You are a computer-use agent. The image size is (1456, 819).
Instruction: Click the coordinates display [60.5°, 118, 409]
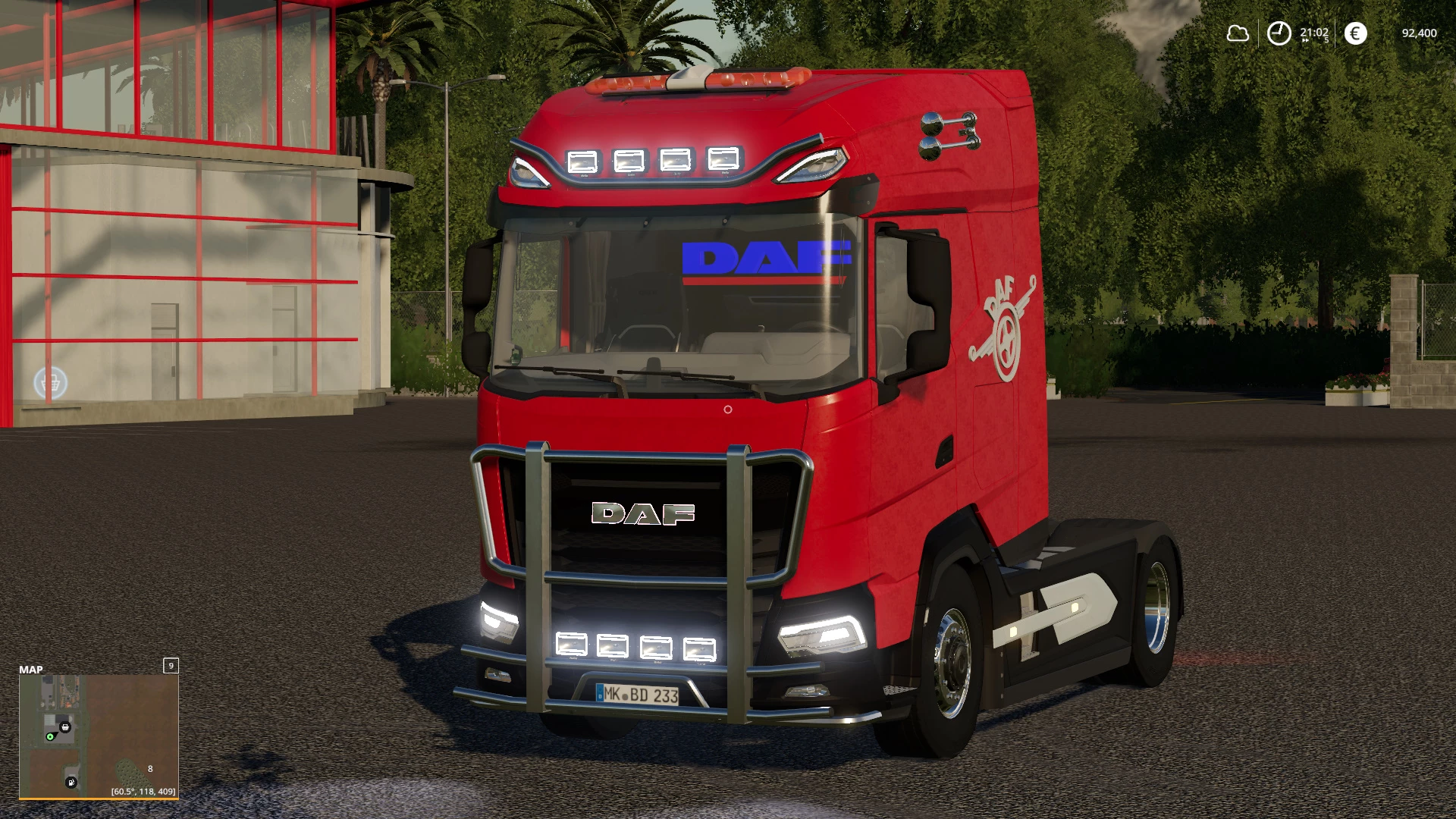pos(144,792)
